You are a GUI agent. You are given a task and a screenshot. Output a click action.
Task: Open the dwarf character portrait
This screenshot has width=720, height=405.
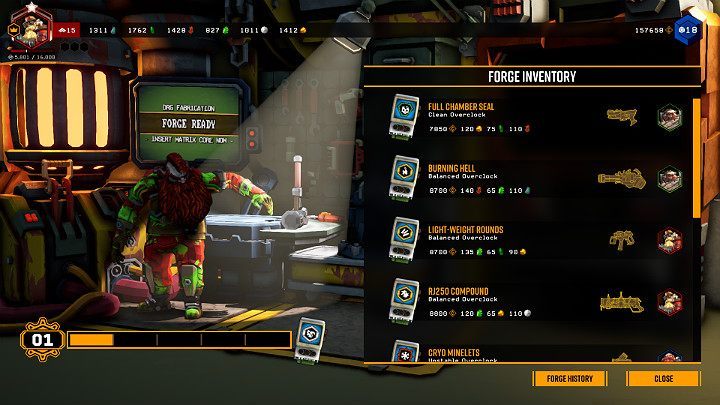pos(30,23)
